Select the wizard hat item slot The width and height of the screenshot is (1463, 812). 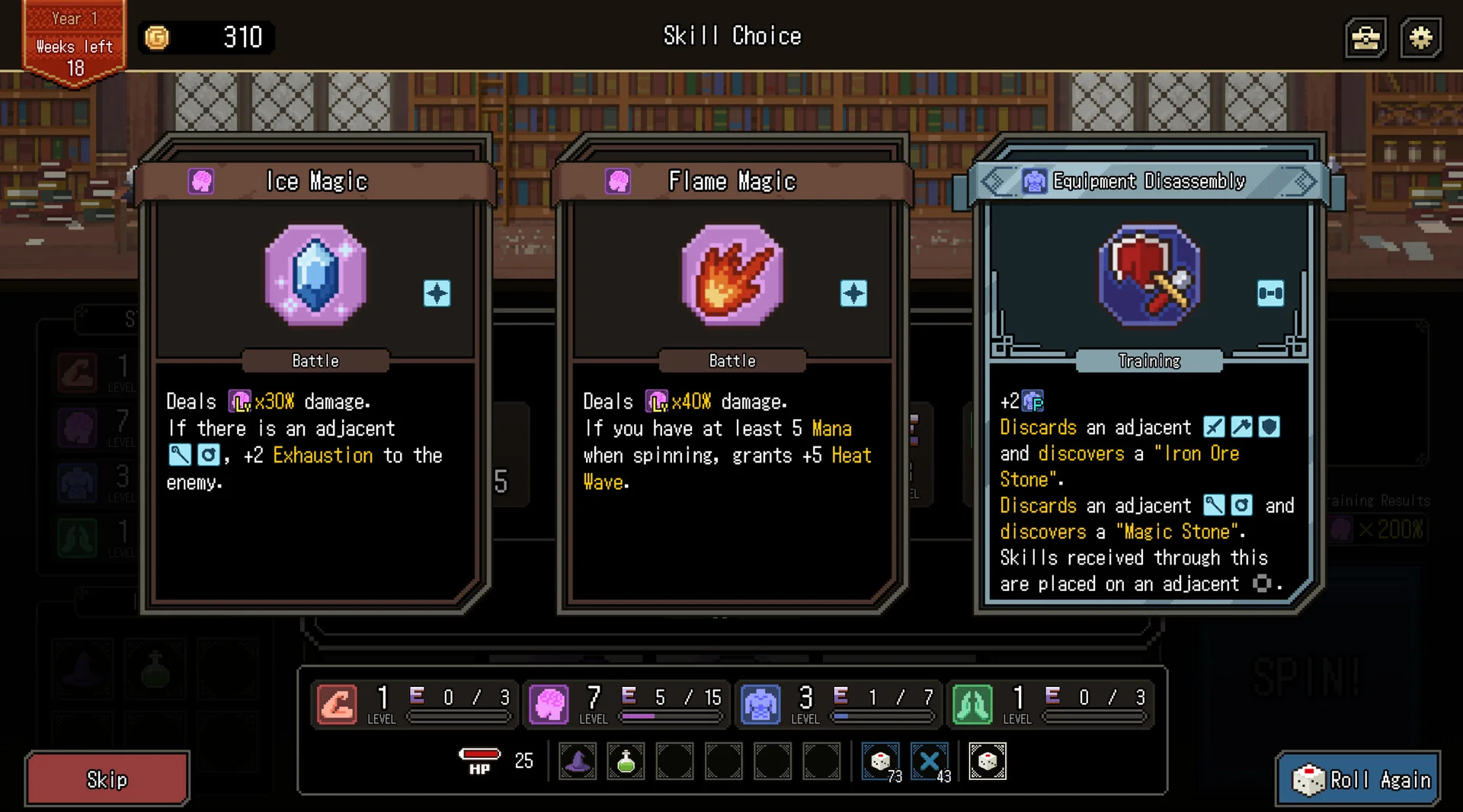[x=578, y=761]
